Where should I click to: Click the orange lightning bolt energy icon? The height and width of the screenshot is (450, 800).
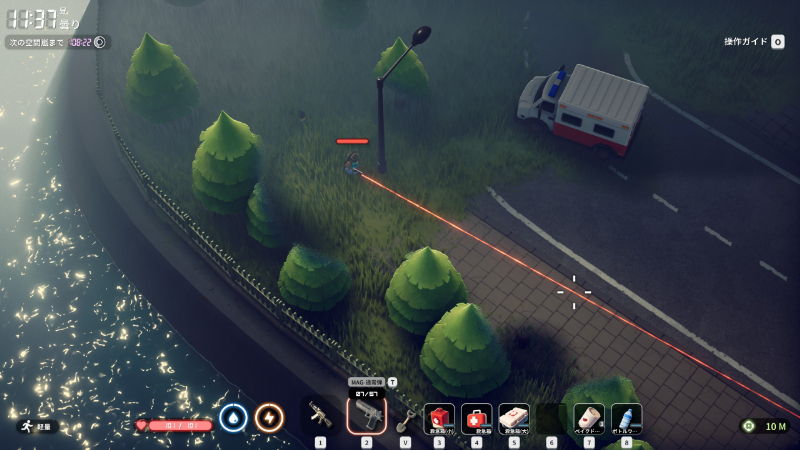pos(268,417)
